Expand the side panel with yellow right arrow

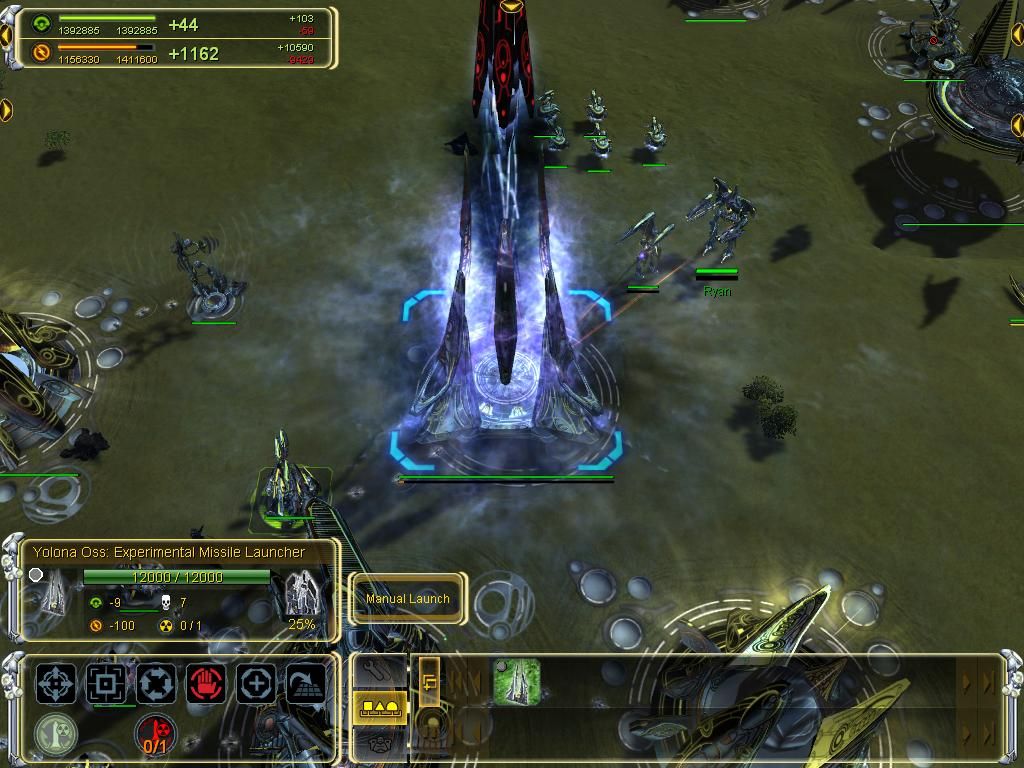pyautogui.click(x=6, y=108)
